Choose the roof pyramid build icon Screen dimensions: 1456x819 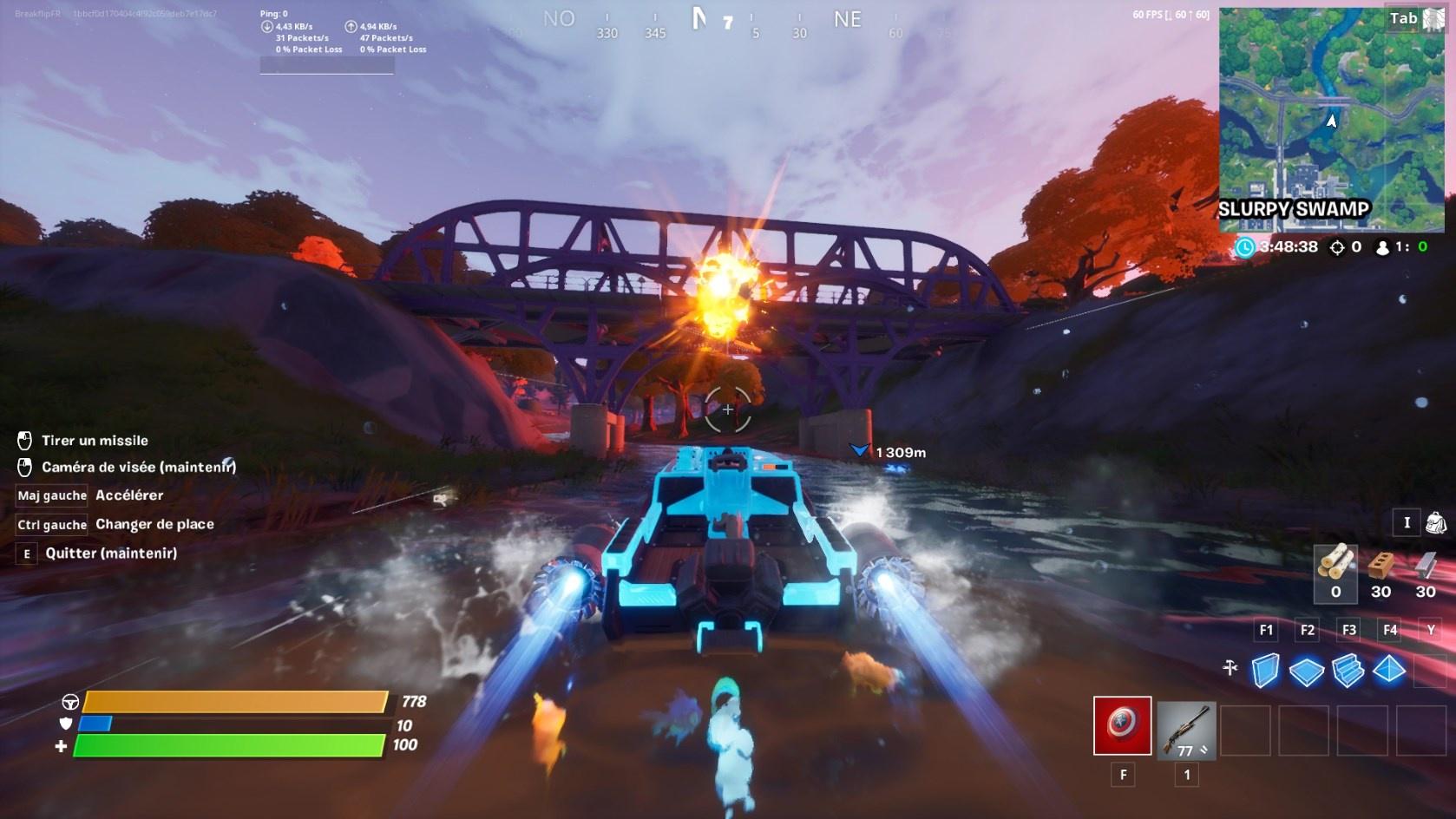pyautogui.click(x=1390, y=668)
